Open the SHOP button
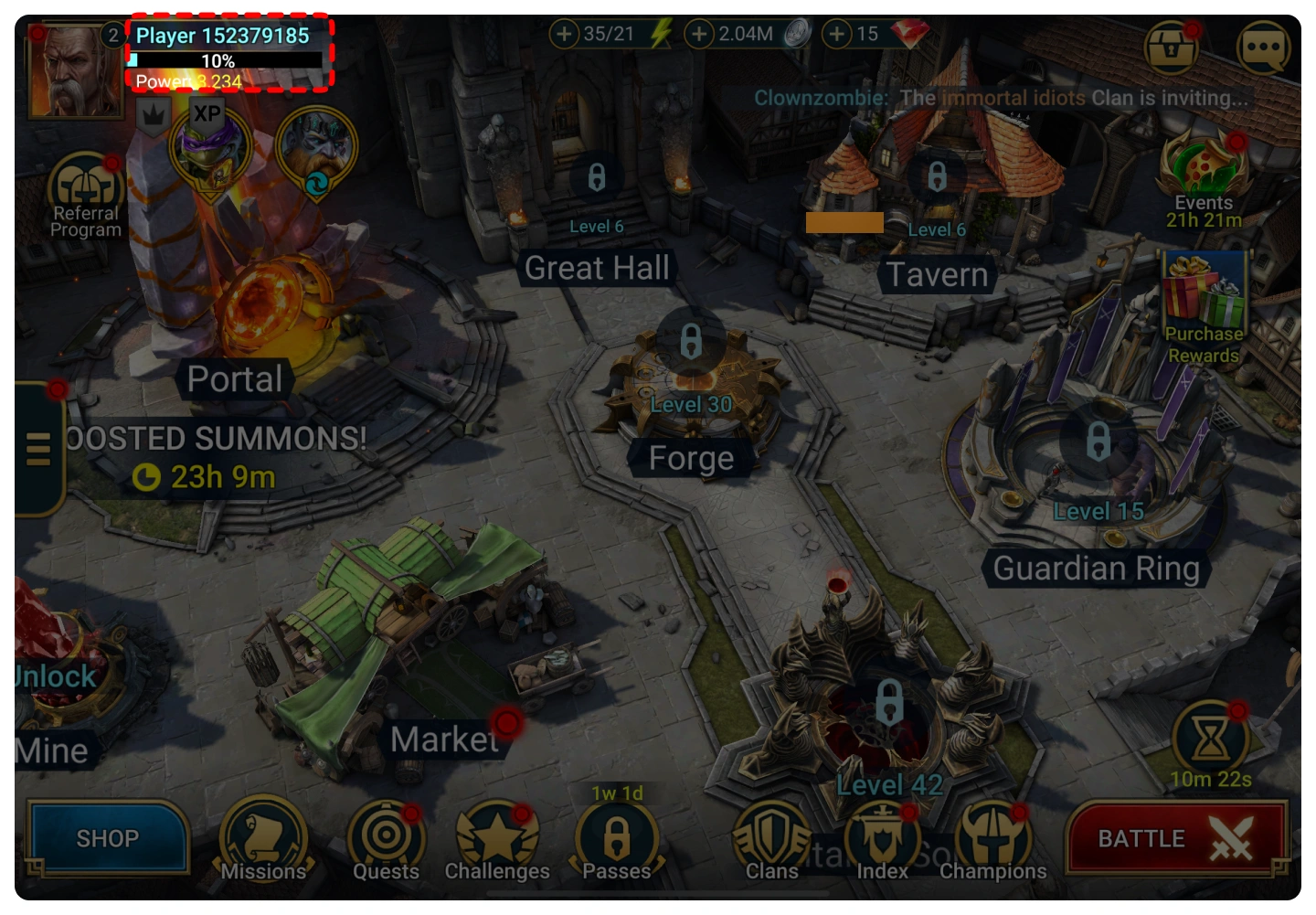1316x915 pixels. pyautogui.click(x=108, y=838)
